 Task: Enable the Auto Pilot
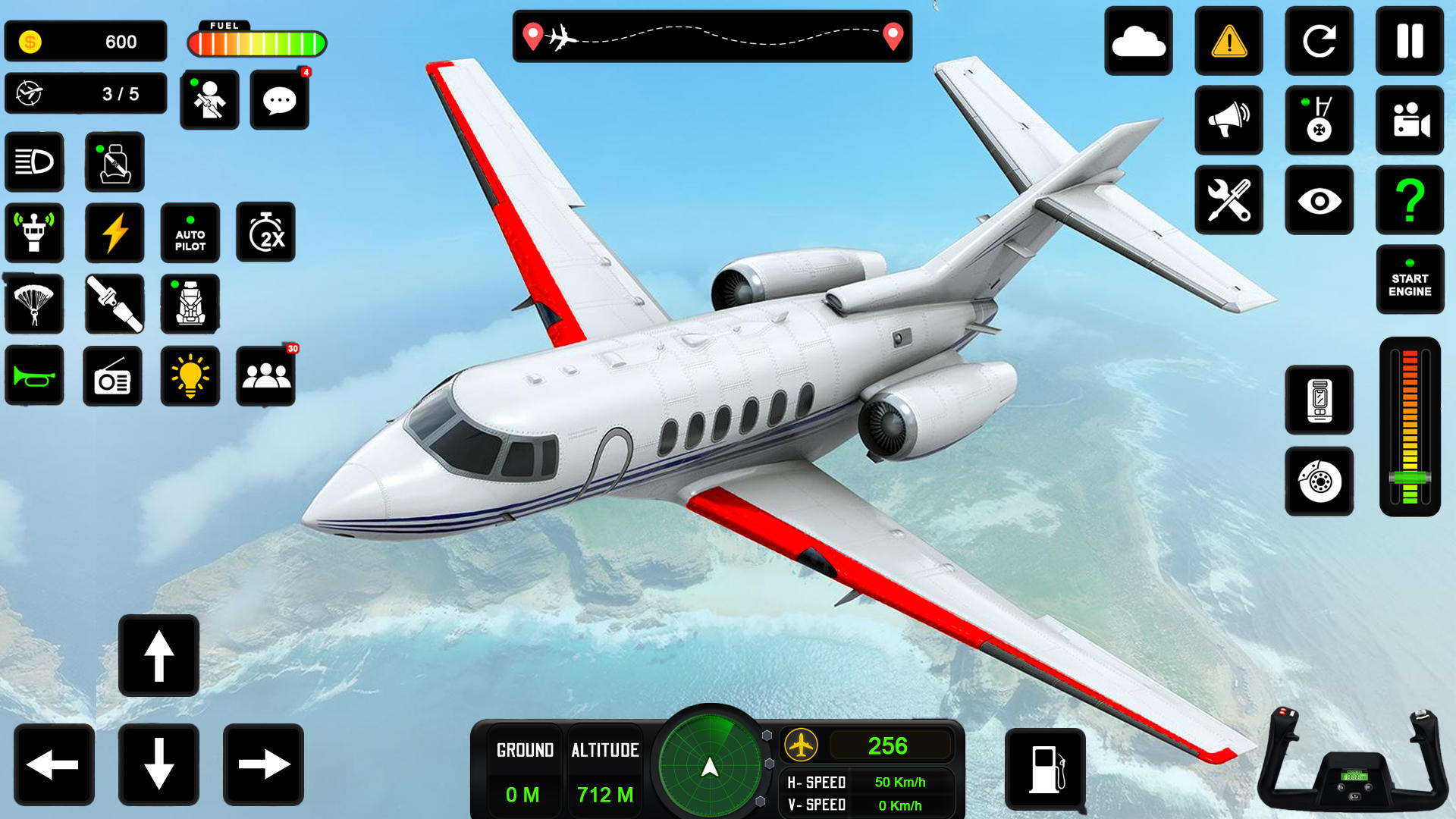190,233
